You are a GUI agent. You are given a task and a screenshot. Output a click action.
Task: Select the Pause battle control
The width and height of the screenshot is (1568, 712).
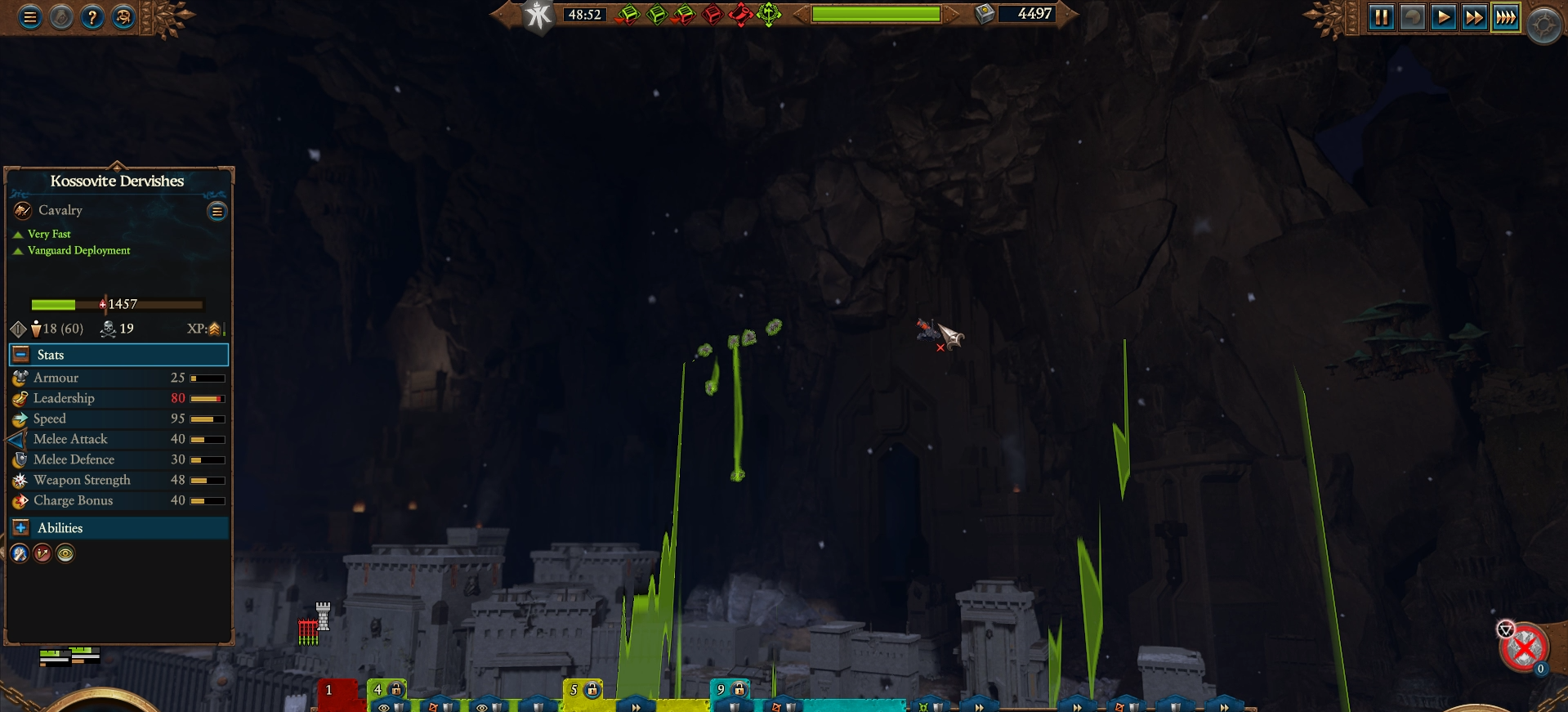pos(1382,17)
